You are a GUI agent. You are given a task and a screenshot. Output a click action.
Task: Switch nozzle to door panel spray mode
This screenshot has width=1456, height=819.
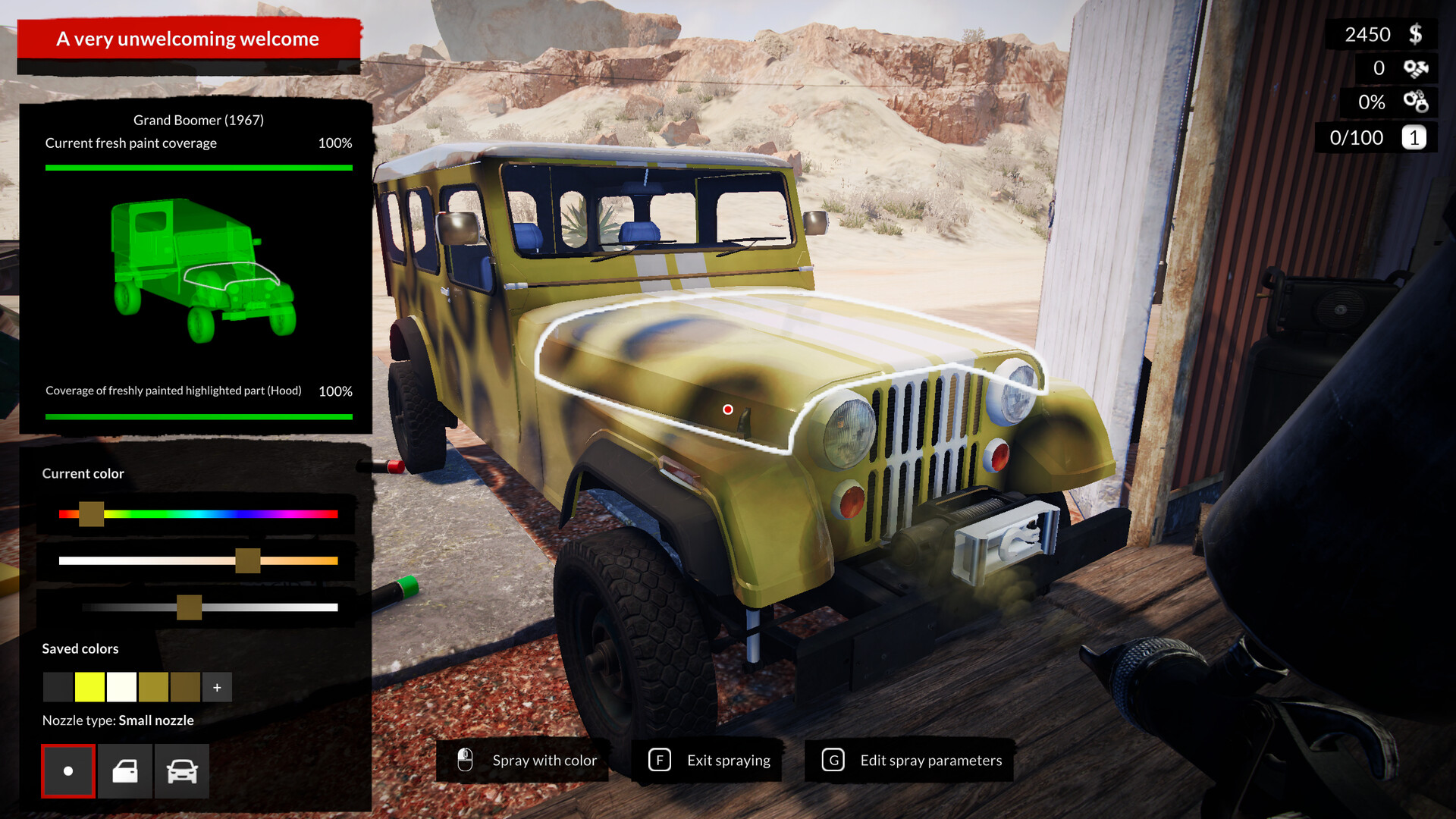[x=124, y=770]
